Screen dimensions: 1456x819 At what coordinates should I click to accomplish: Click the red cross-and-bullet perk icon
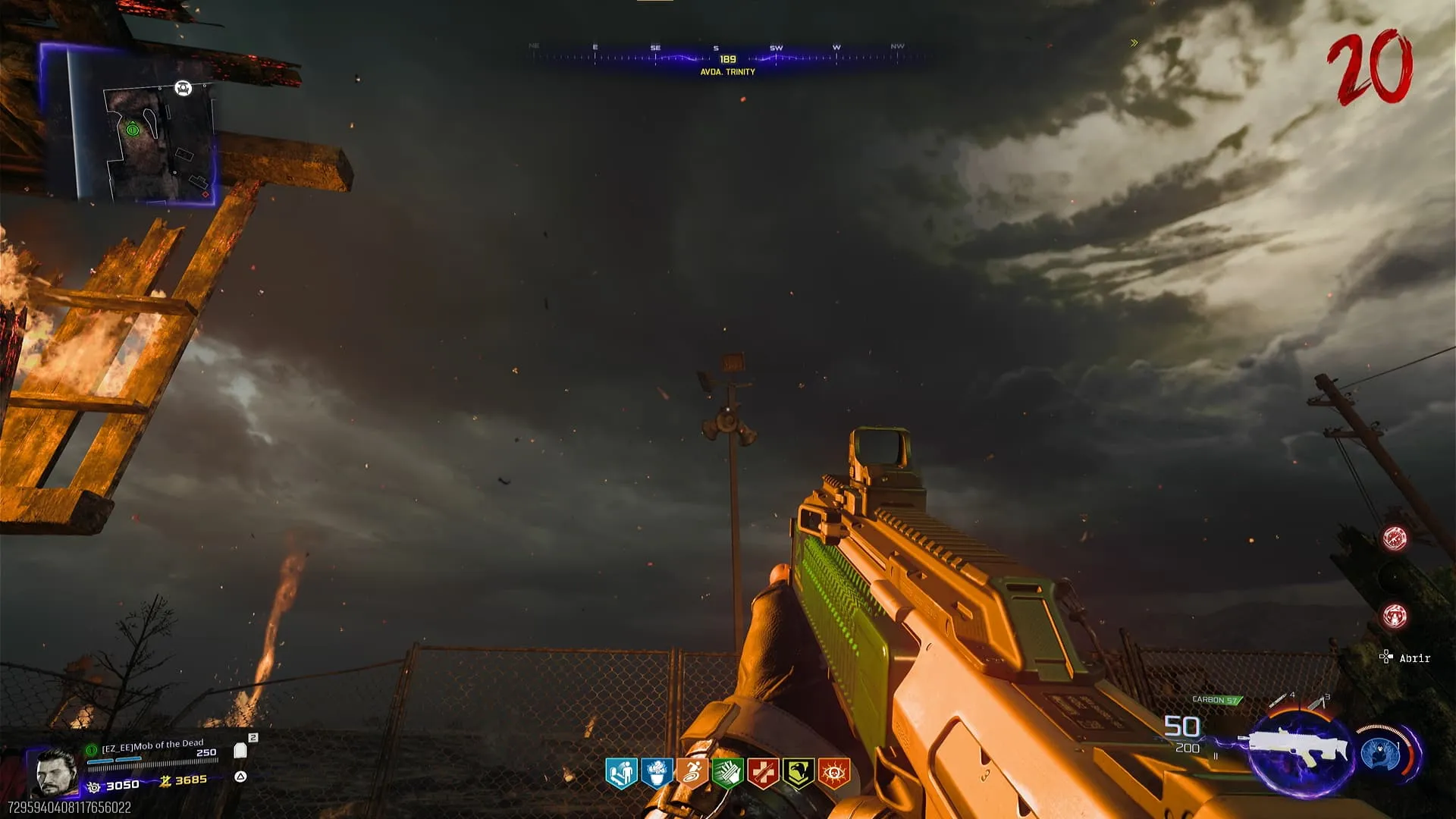pos(763,773)
